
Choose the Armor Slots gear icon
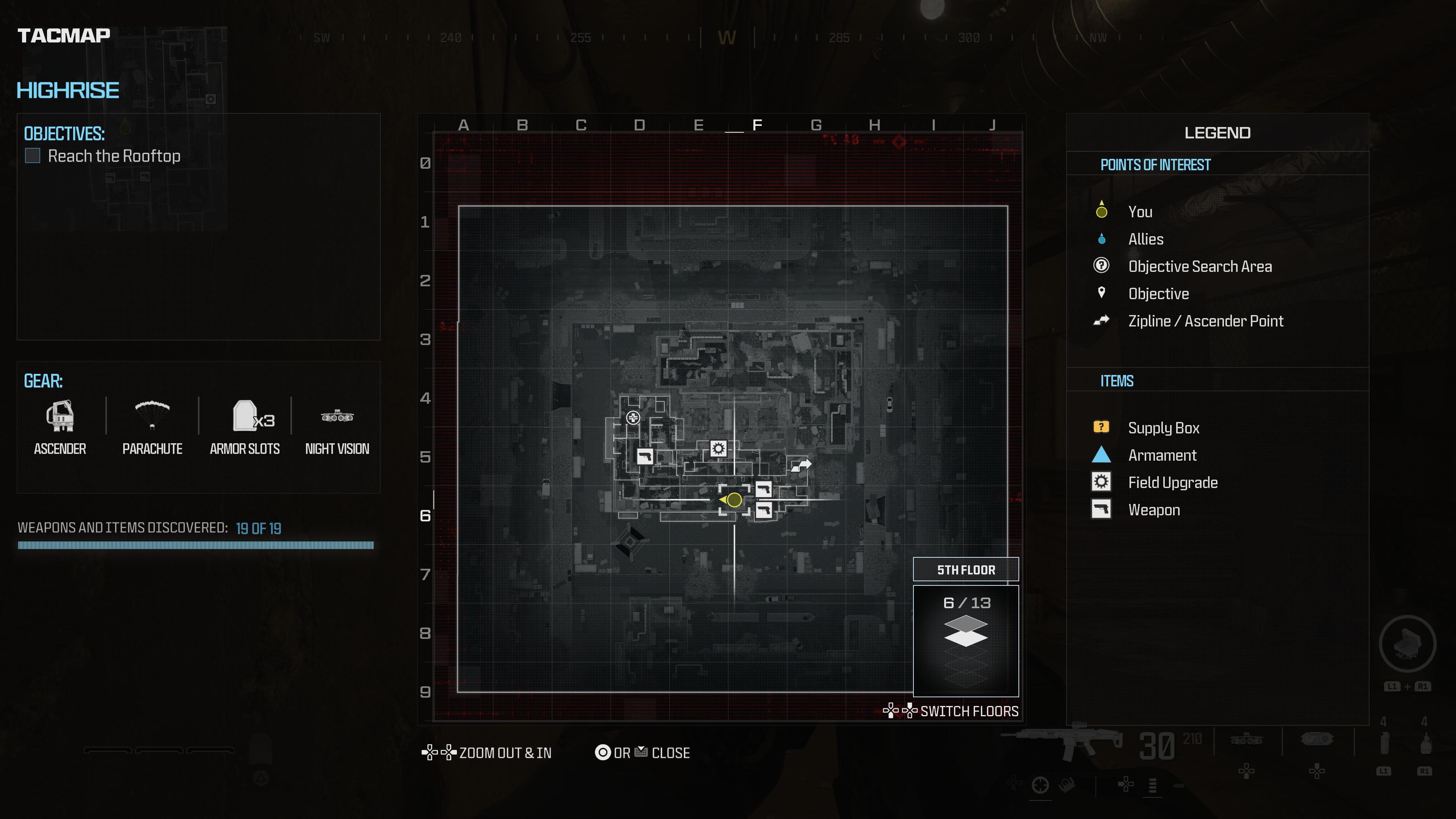pyautogui.click(x=245, y=417)
